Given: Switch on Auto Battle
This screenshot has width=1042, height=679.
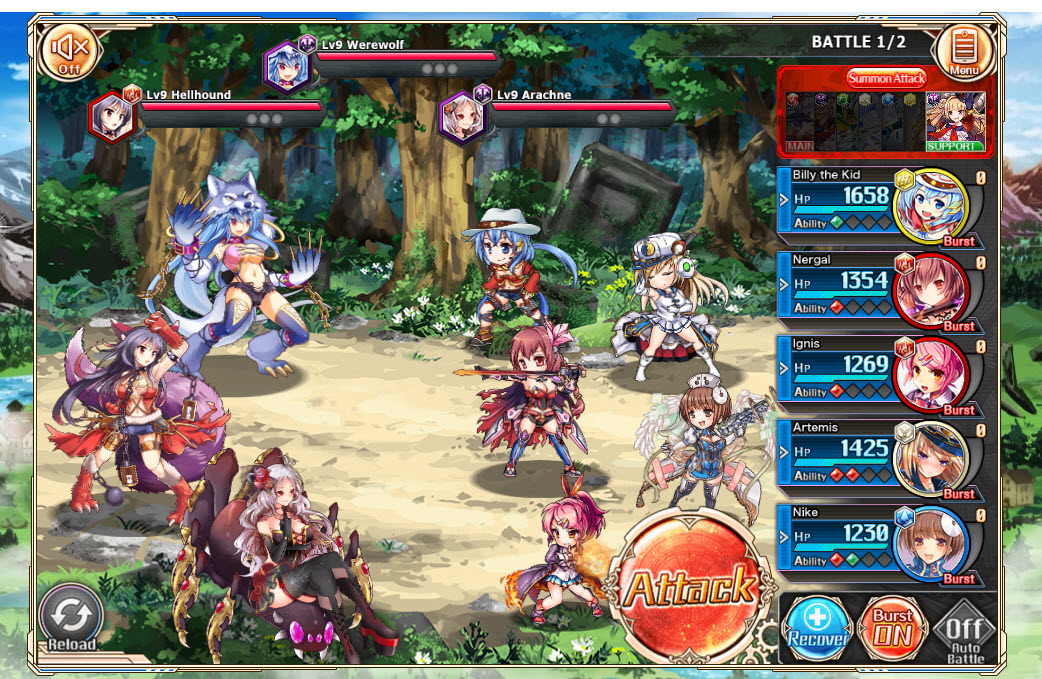Looking at the screenshot, I should point(964,632).
